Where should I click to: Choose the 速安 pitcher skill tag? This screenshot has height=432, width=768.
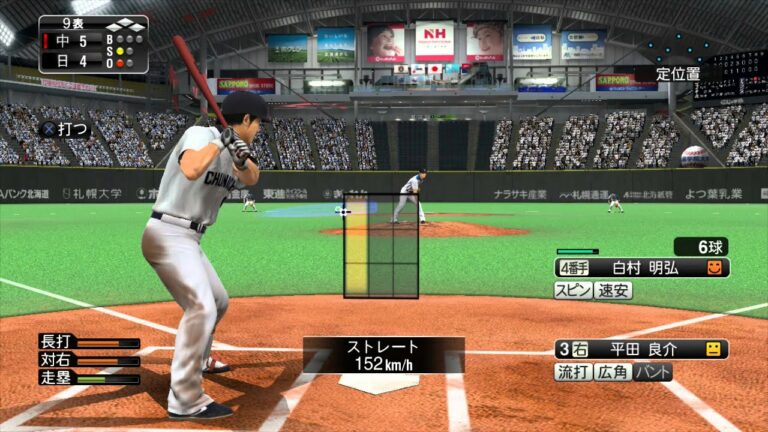pyautogui.click(x=613, y=290)
